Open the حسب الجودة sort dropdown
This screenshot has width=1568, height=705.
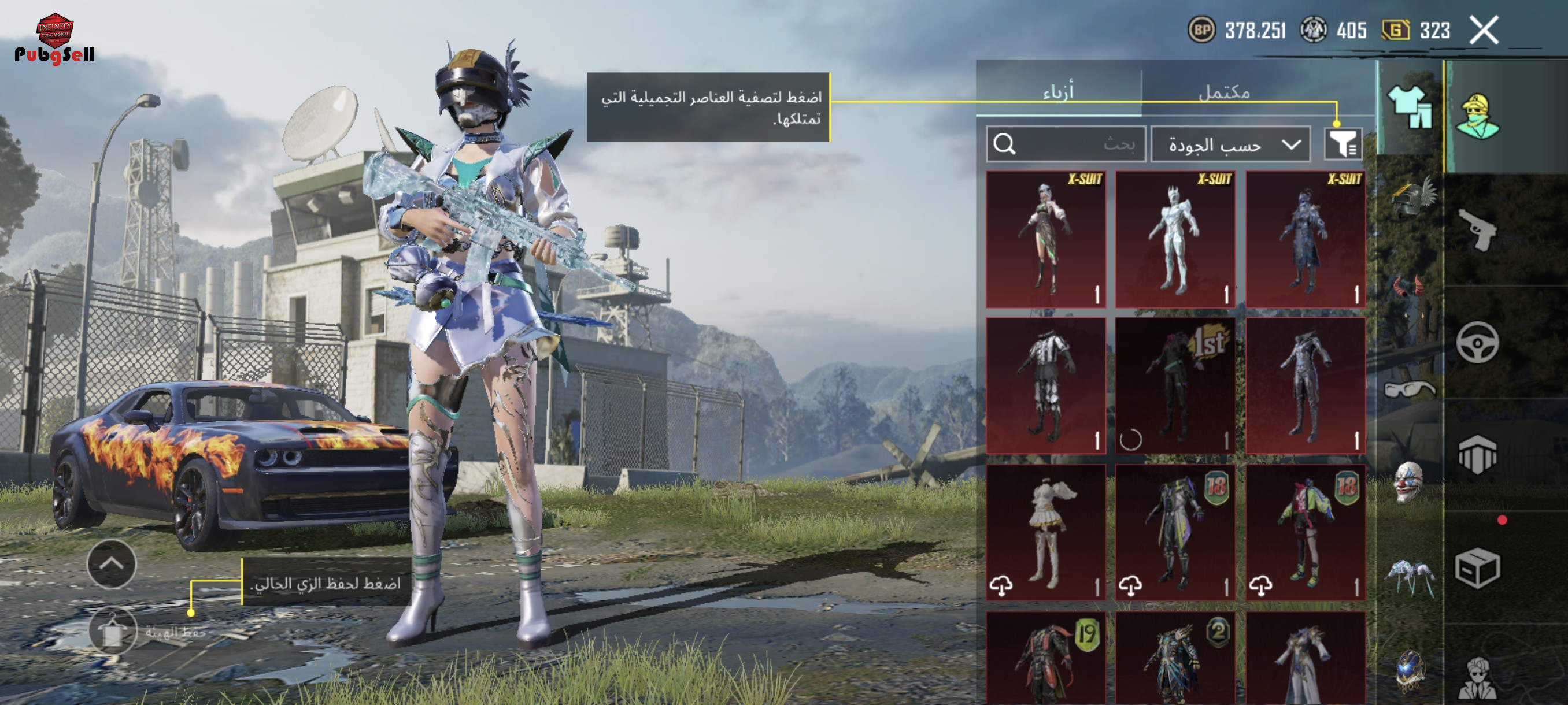point(1230,145)
